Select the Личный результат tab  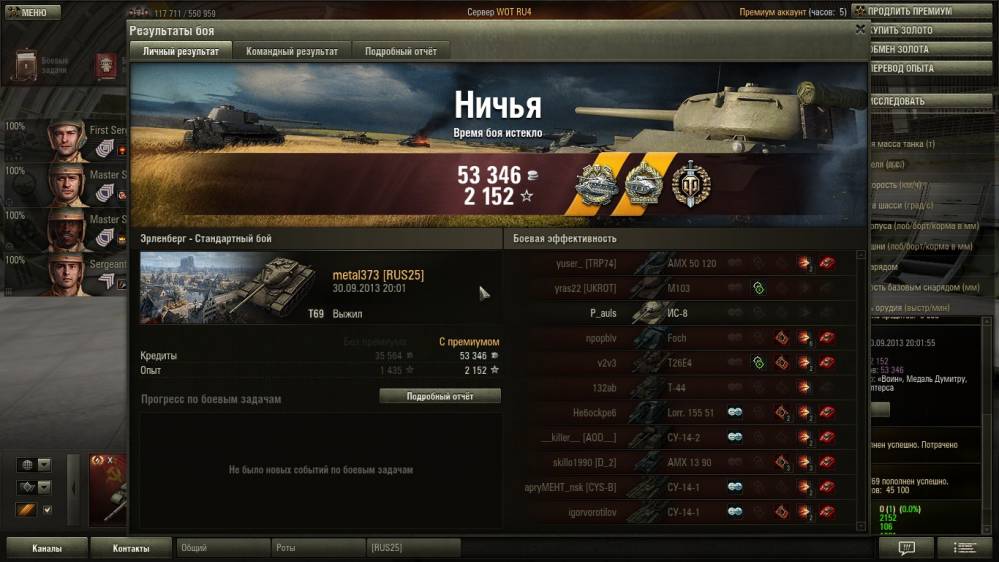coord(181,51)
